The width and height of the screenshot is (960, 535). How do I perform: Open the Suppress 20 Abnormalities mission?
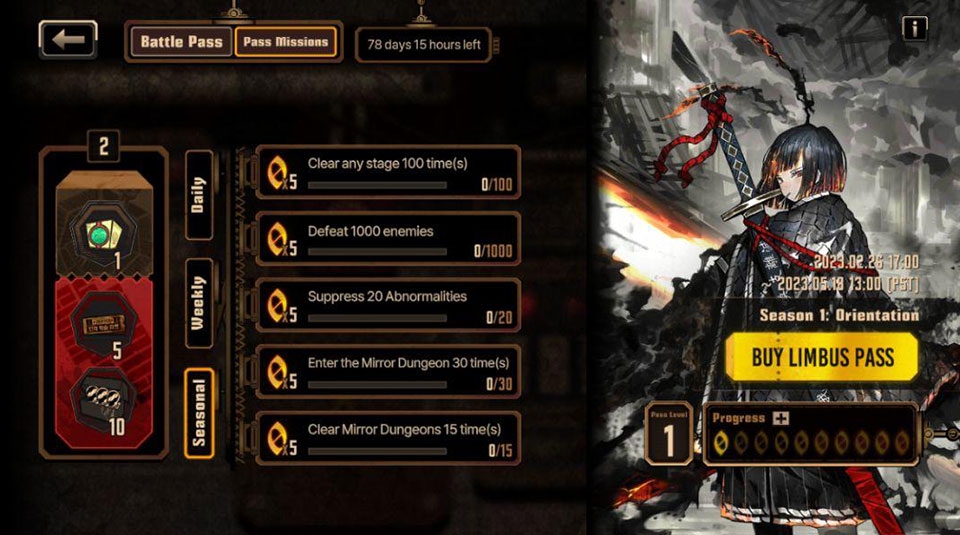pyautogui.click(x=388, y=305)
